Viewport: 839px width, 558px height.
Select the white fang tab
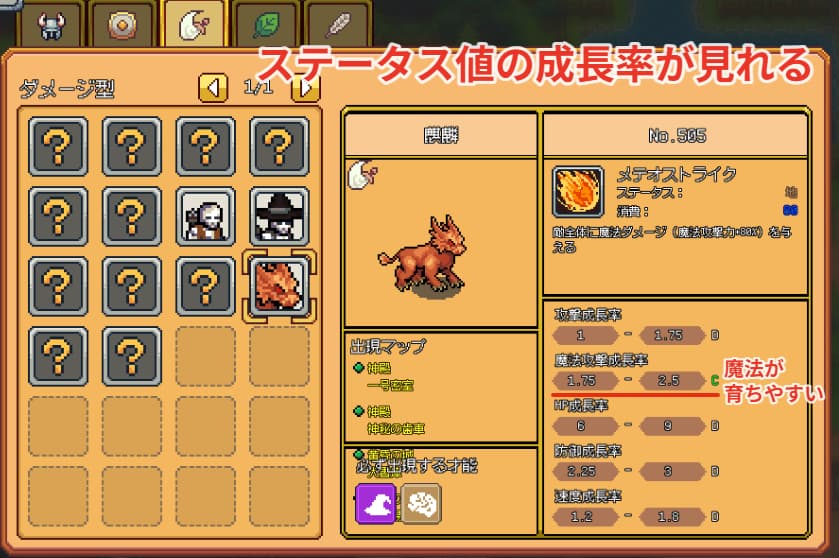(x=195, y=24)
